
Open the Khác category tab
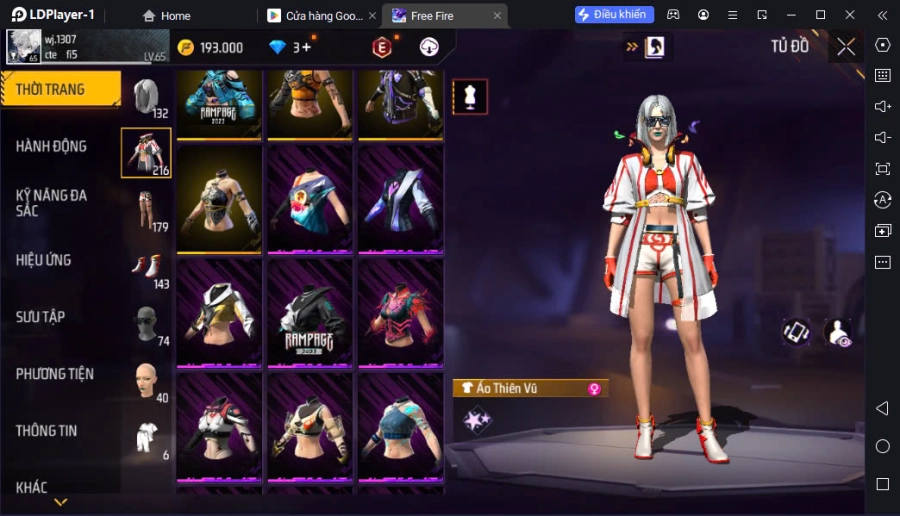point(32,487)
